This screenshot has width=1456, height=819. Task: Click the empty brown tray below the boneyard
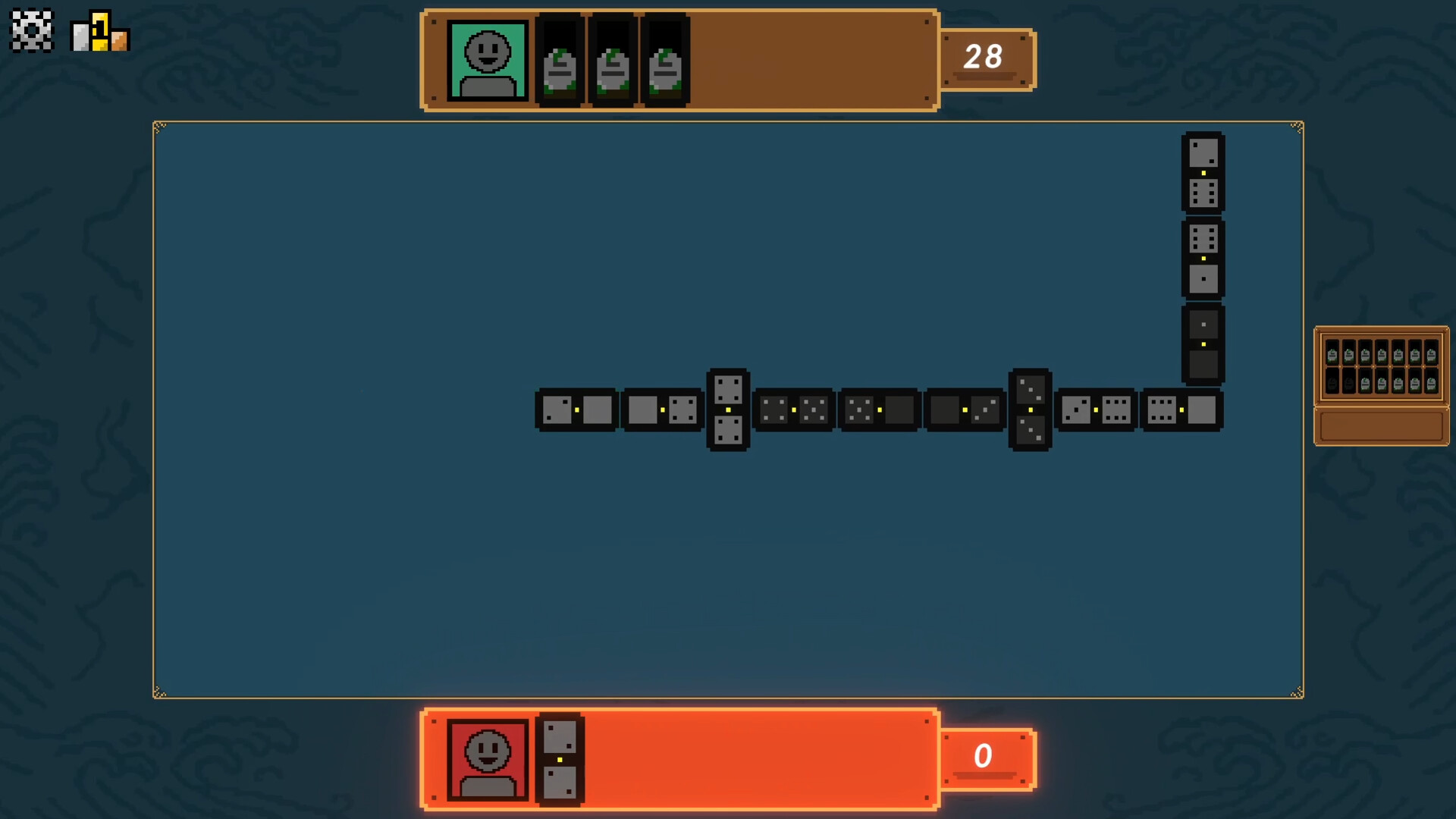point(1381,426)
